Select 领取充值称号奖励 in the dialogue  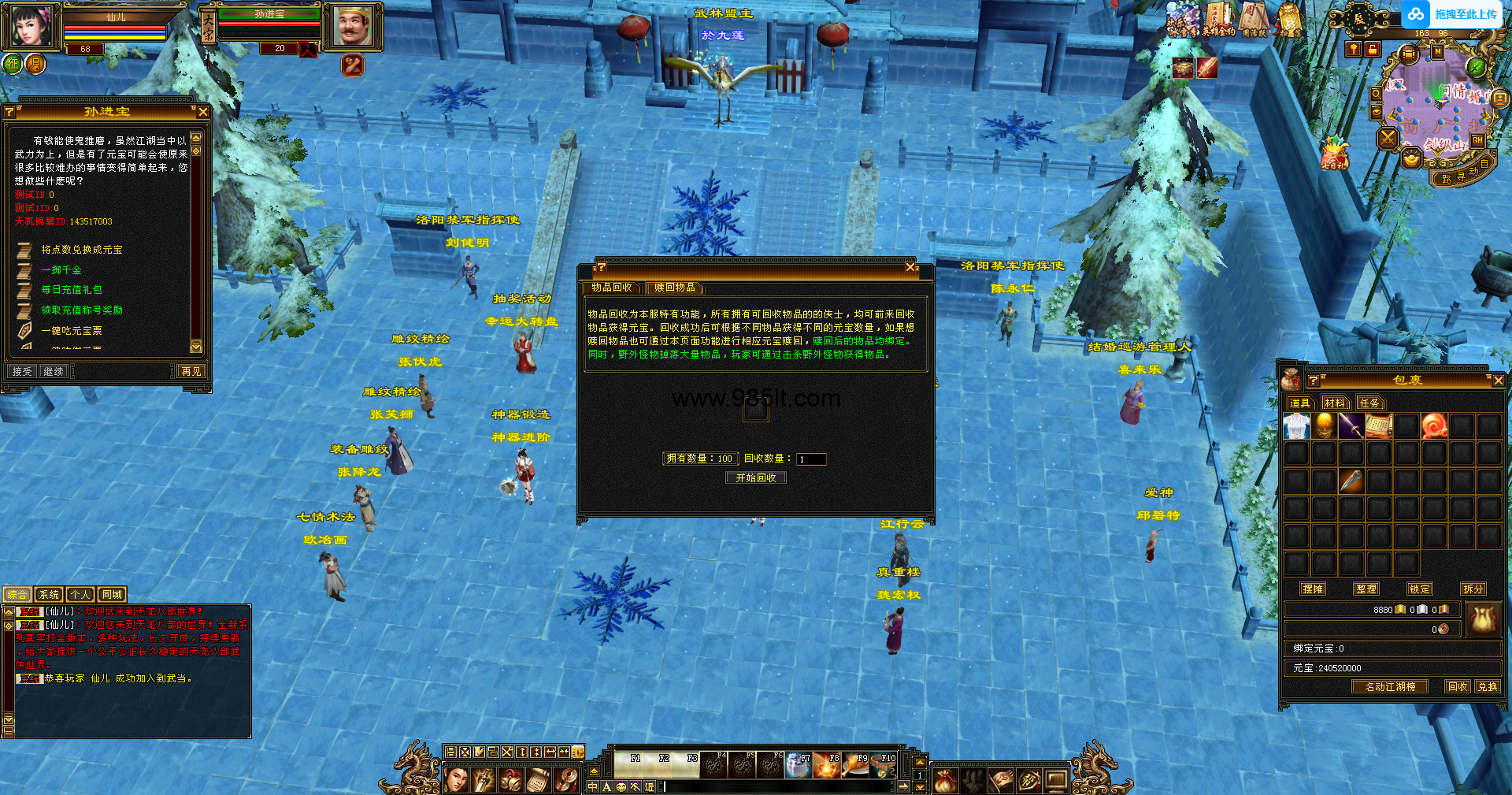(82, 310)
